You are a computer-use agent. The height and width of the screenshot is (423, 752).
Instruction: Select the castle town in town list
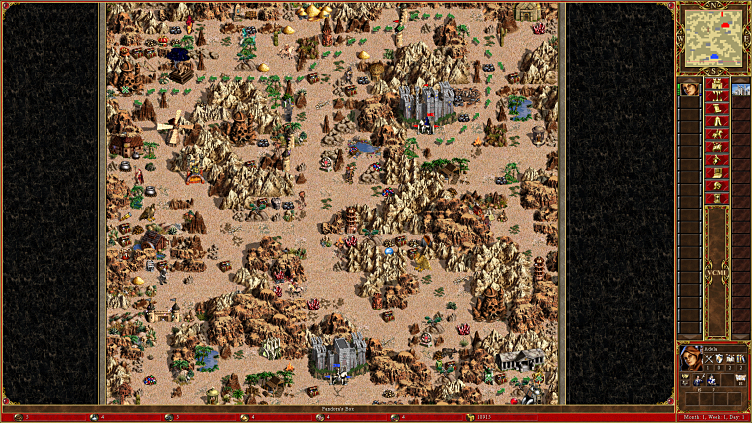tap(741, 89)
